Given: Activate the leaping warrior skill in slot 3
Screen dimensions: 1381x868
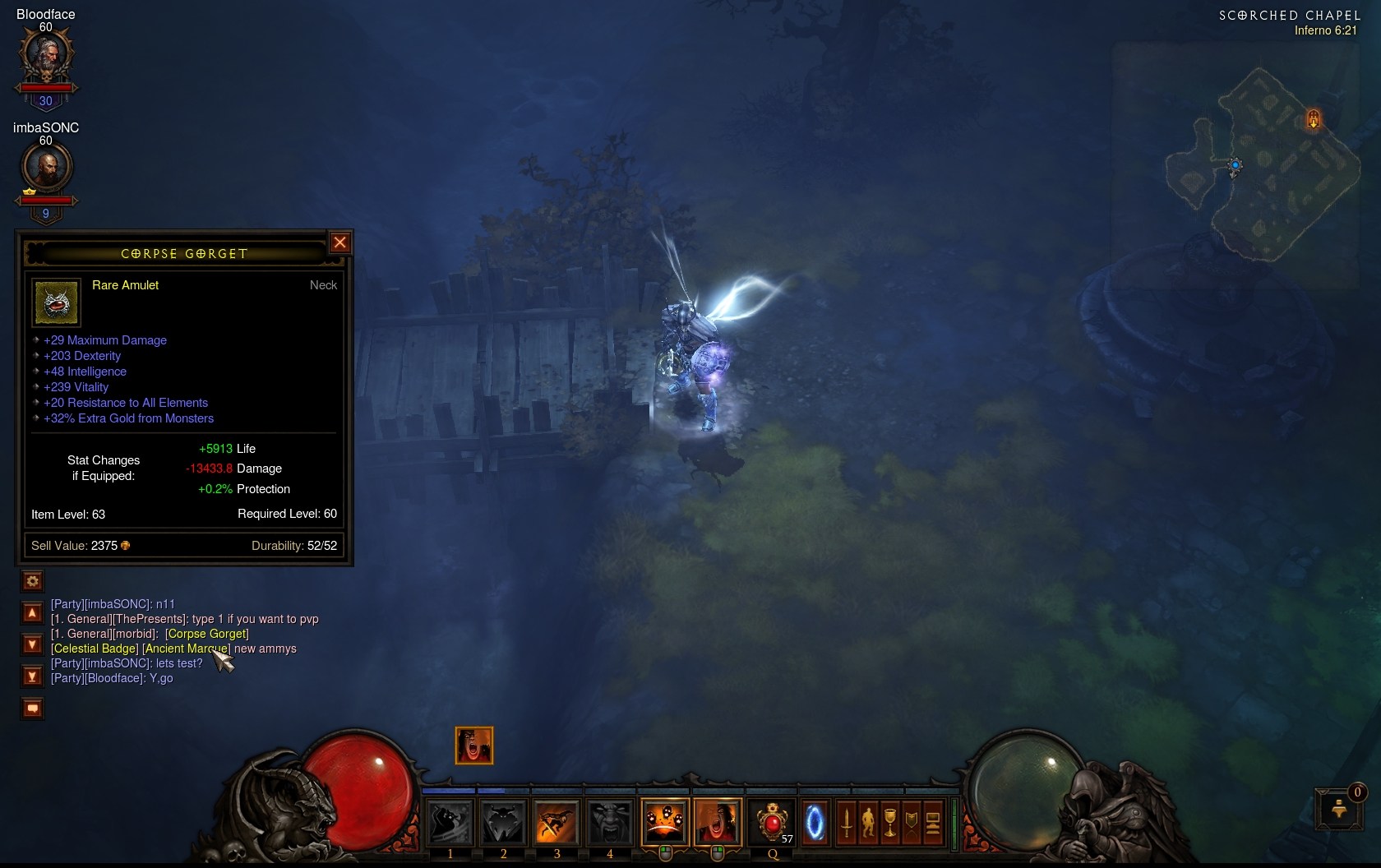Looking at the screenshot, I should click(x=557, y=822).
